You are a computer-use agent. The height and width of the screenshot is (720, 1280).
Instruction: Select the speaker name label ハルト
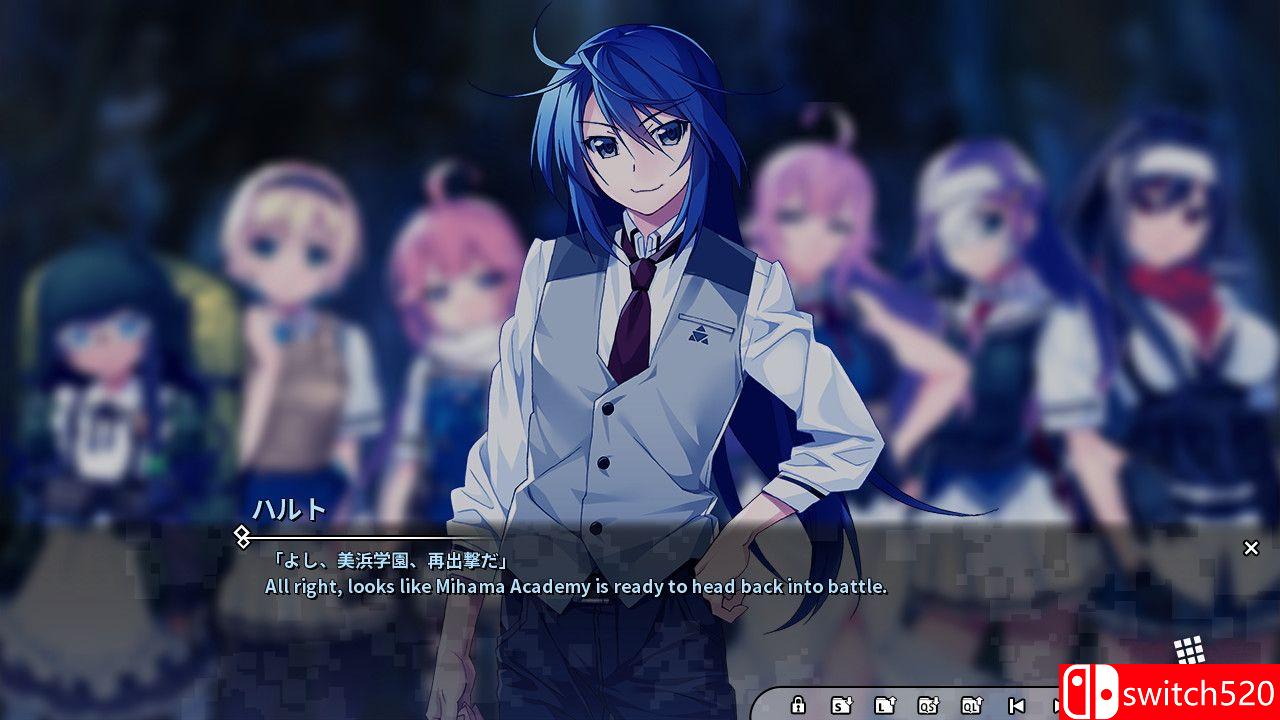click(288, 510)
